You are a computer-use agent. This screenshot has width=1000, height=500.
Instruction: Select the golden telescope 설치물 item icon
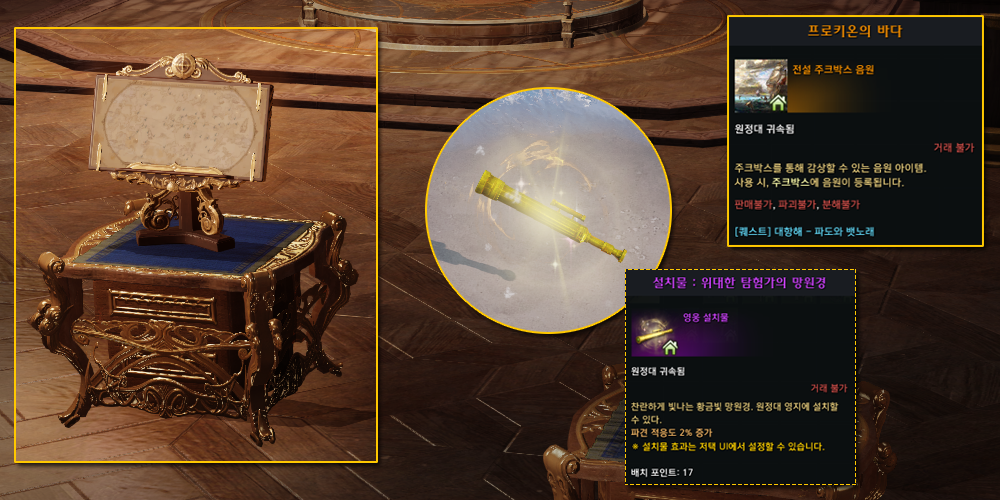656,333
